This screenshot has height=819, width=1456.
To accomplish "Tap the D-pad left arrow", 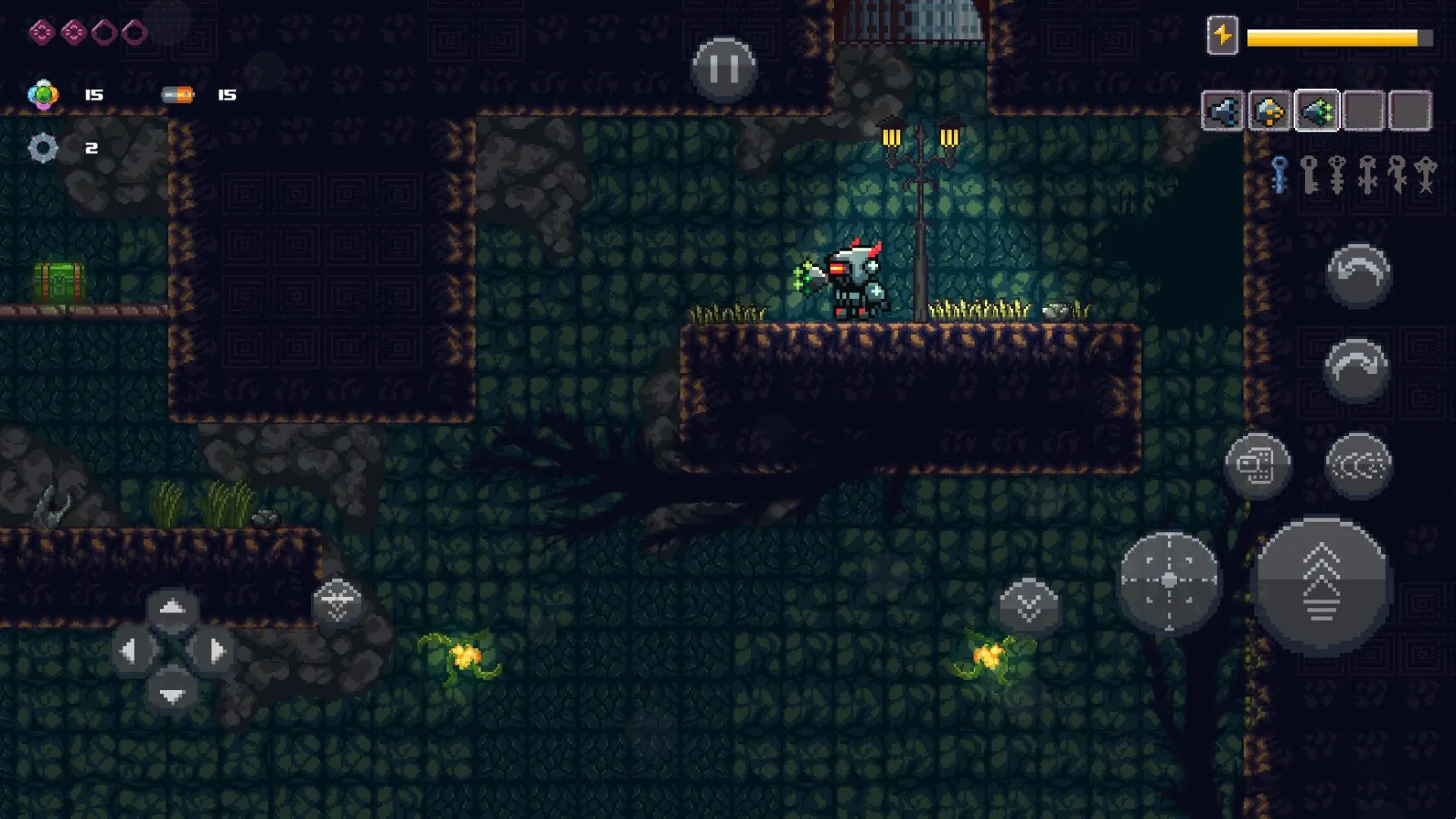I will point(131,651).
